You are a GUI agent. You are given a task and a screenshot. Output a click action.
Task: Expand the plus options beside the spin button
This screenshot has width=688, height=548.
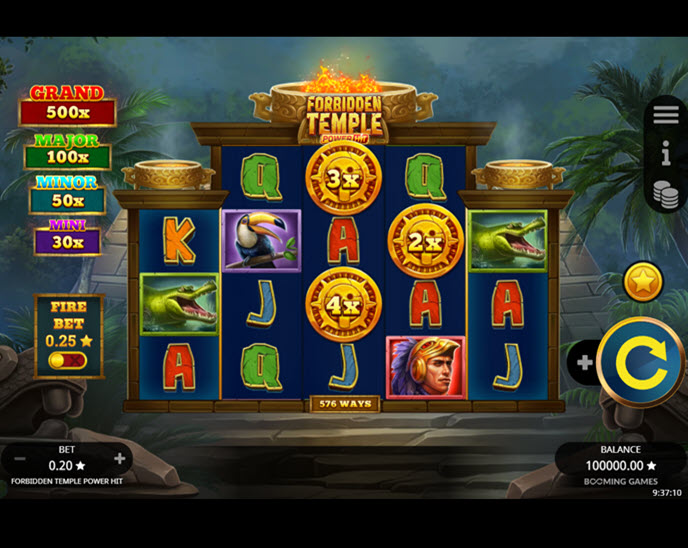click(x=584, y=362)
